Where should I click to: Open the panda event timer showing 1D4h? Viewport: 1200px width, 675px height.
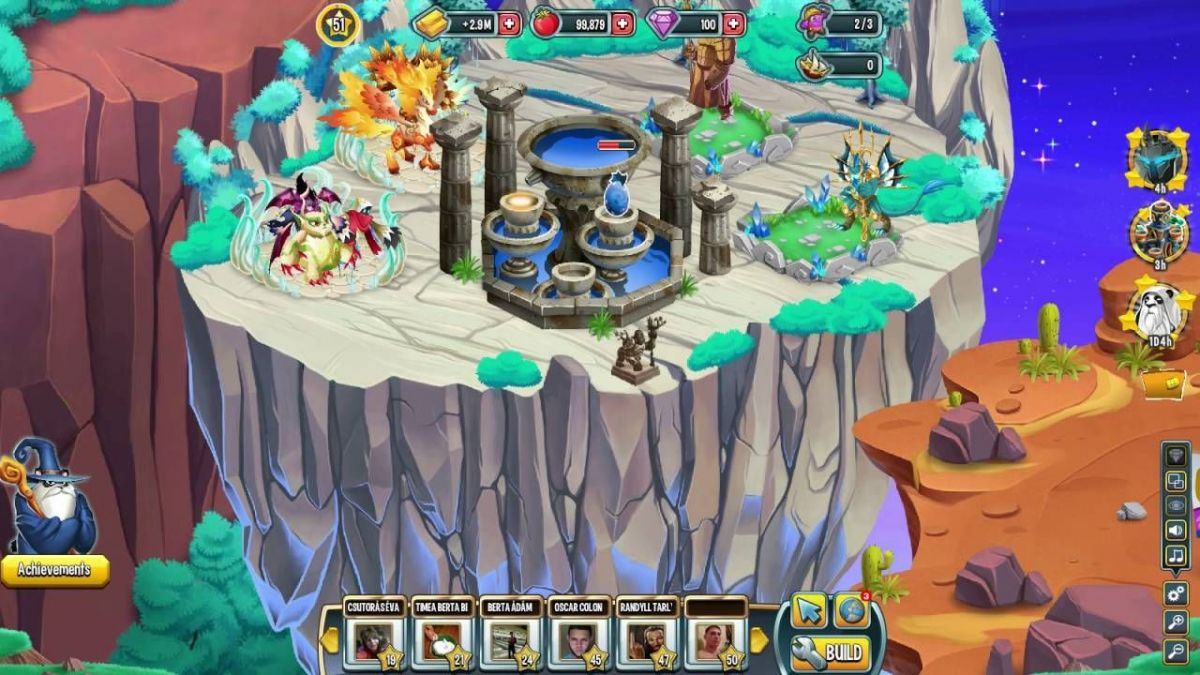point(1160,315)
